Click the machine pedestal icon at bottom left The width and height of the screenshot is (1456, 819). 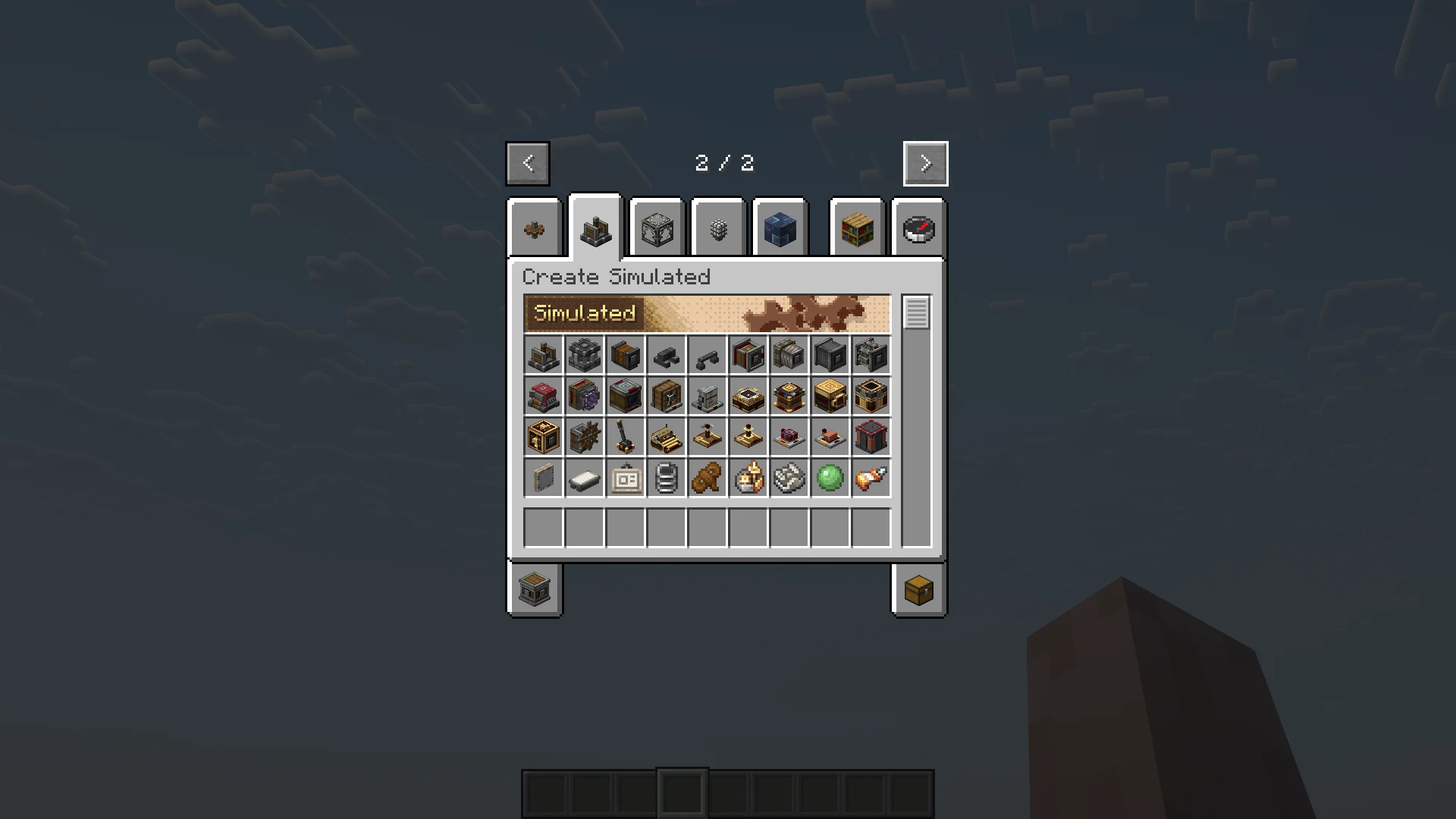[535, 591]
